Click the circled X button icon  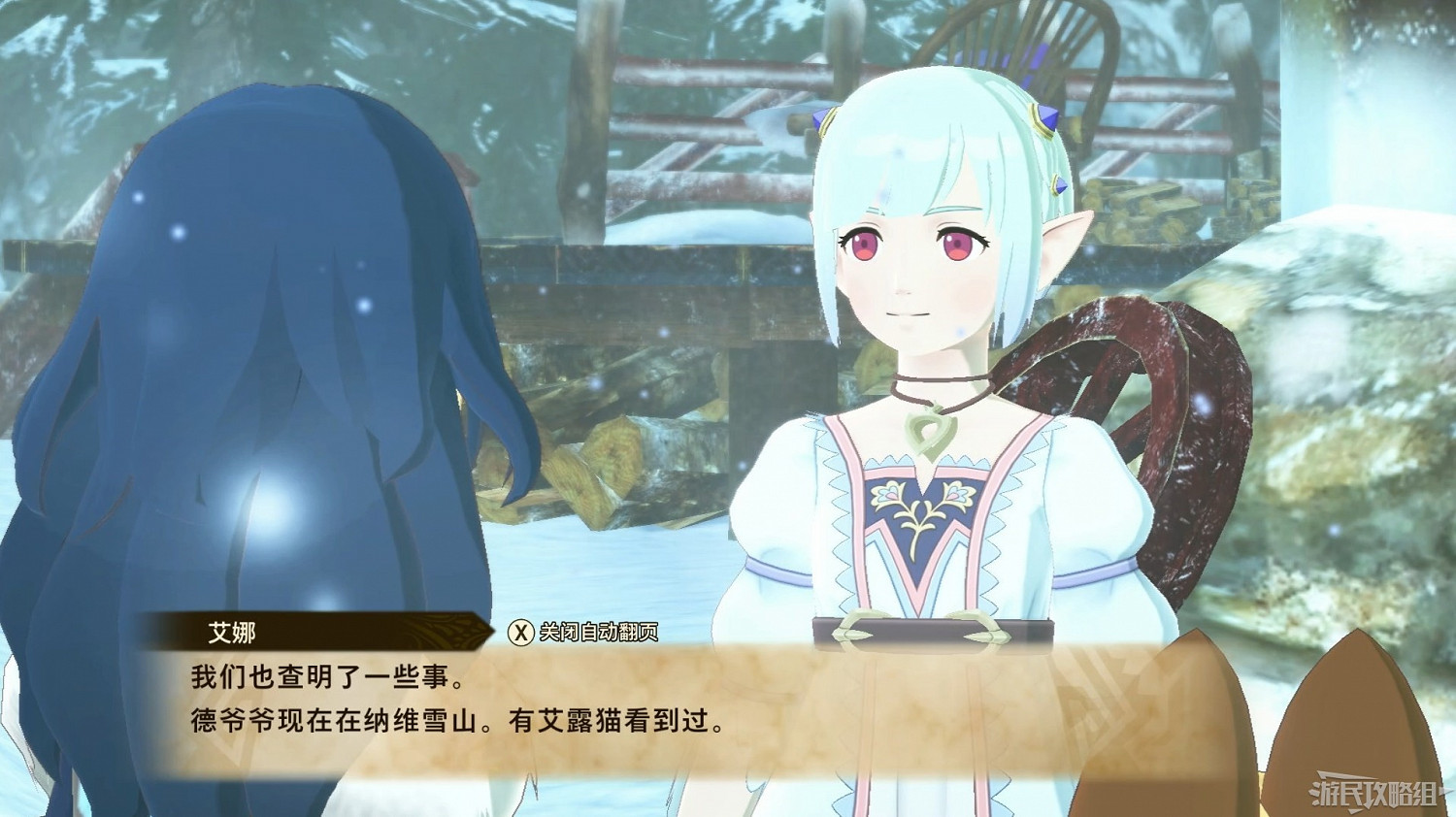(520, 630)
